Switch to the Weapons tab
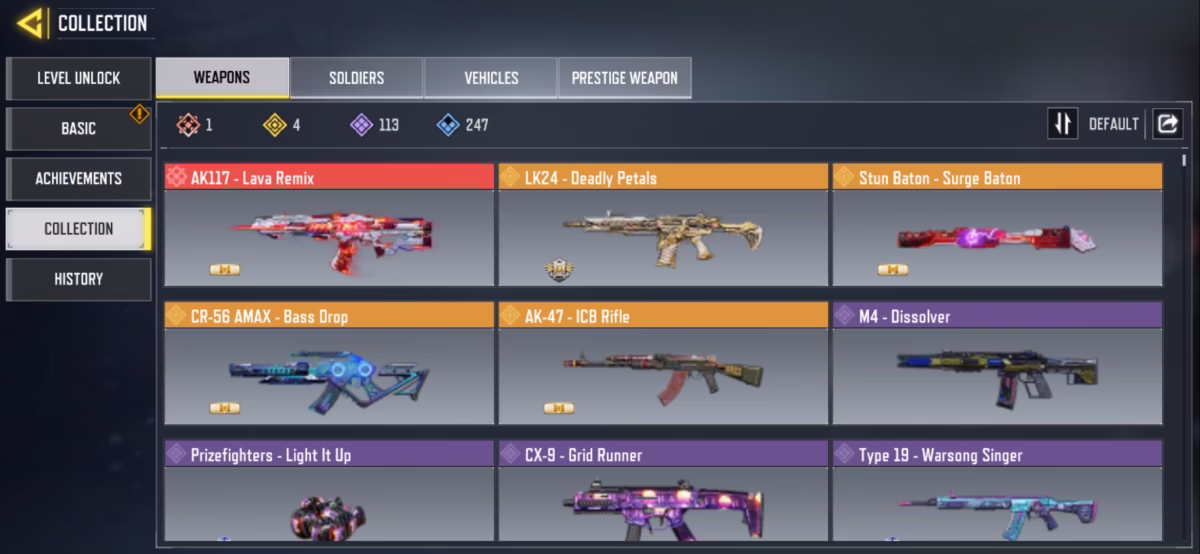Screen dimensions: 1200x554 [222, 78]
